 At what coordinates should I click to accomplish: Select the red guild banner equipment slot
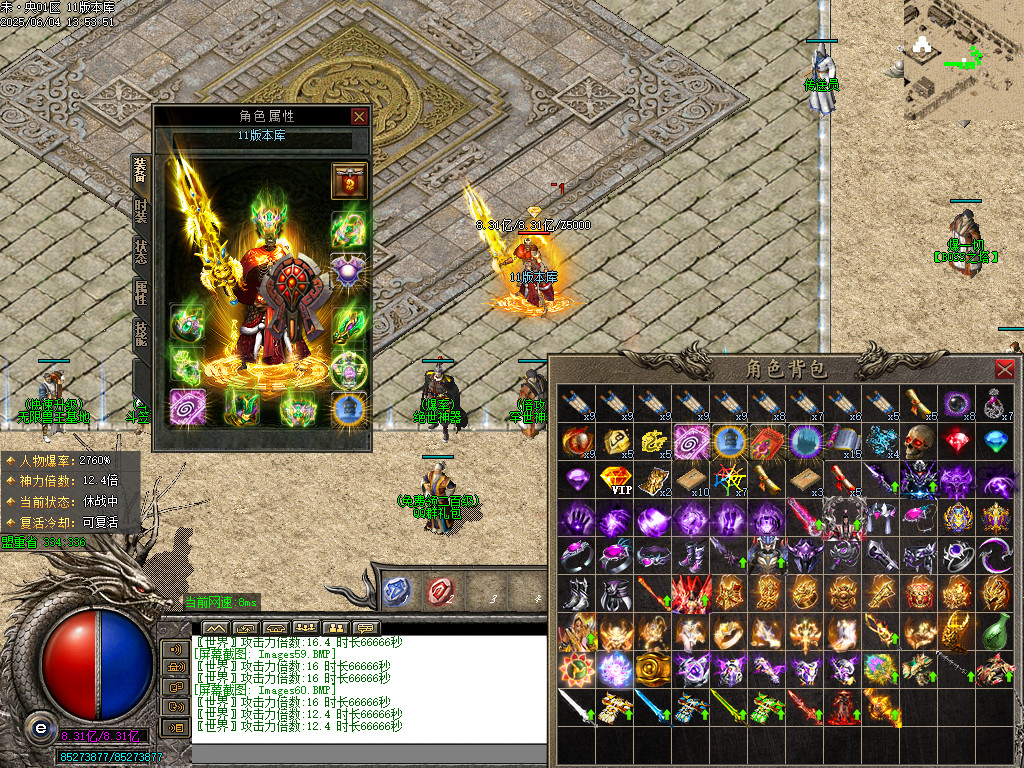pyautogui.click(x=349, y=181)
